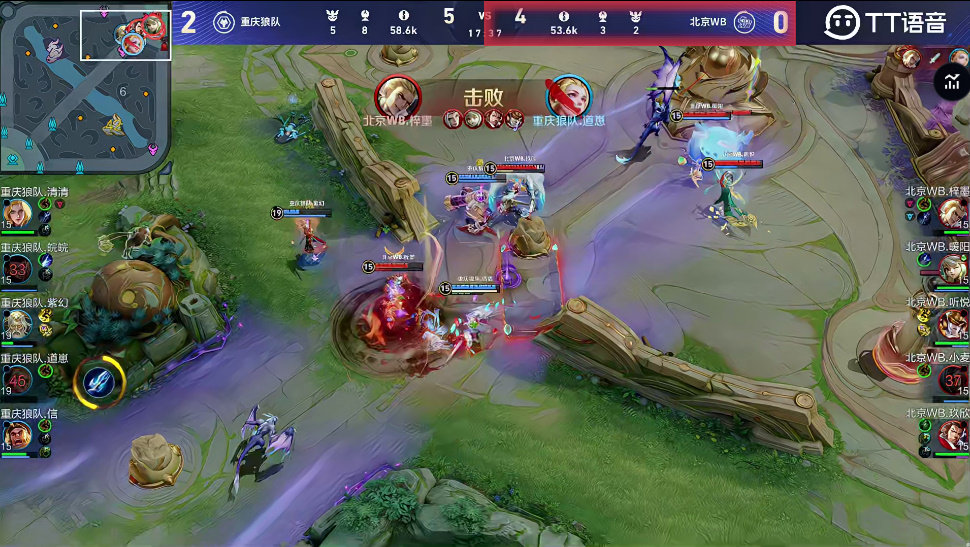This screenshot has height=547, width=970.
Task: Select 北京WB.听悦's hero portrait
Action: (x=952, y=325)
